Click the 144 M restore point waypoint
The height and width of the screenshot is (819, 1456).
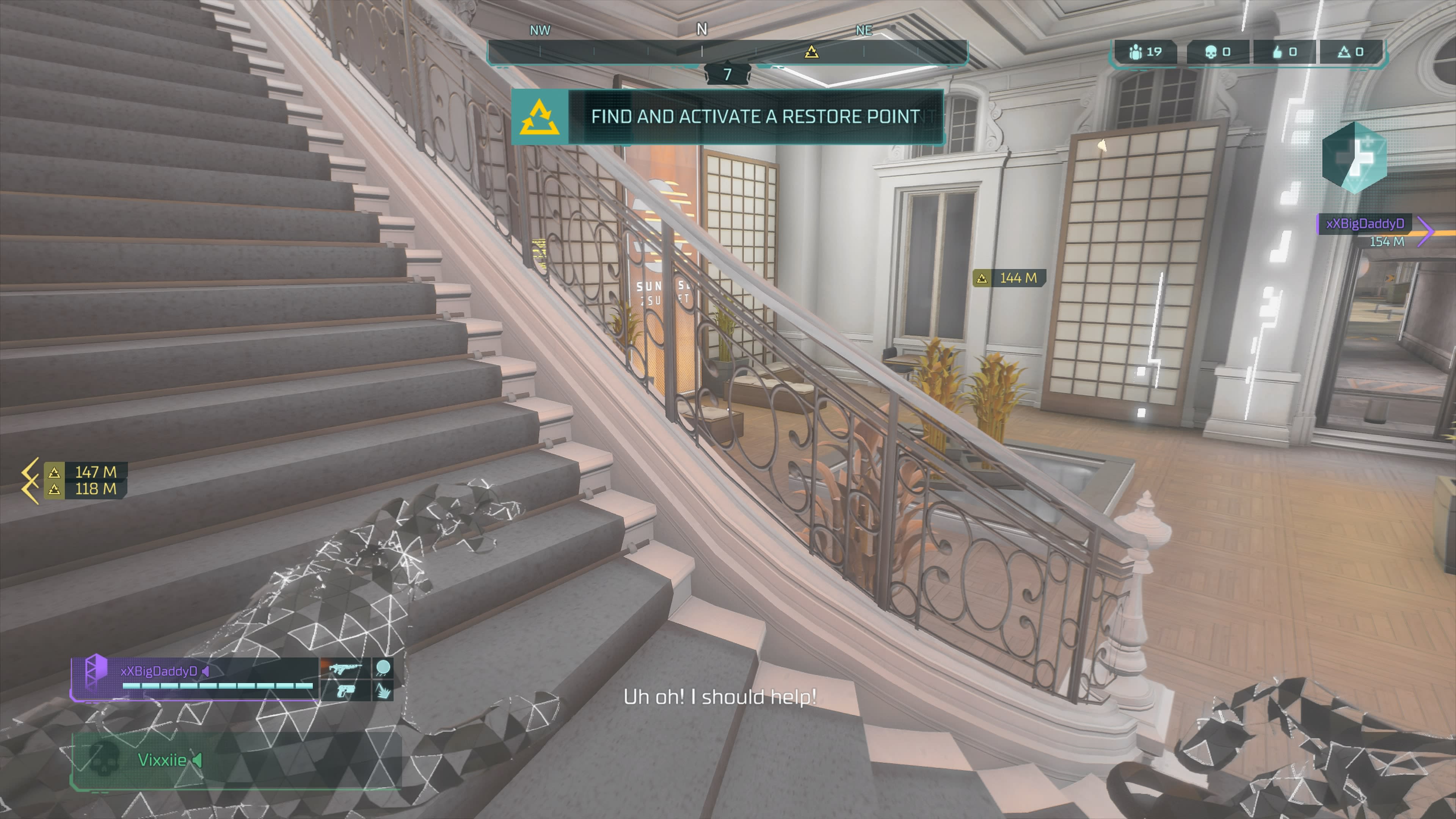click(1009, 278)
